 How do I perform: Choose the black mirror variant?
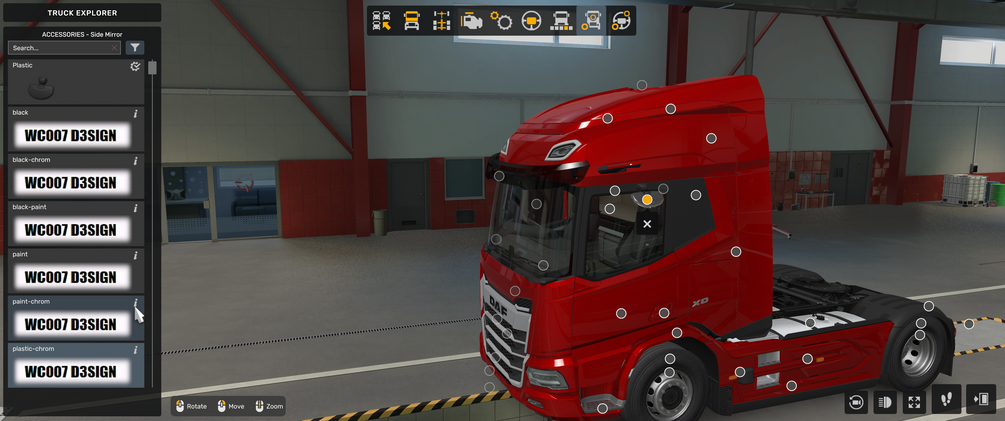pos(70,135)
